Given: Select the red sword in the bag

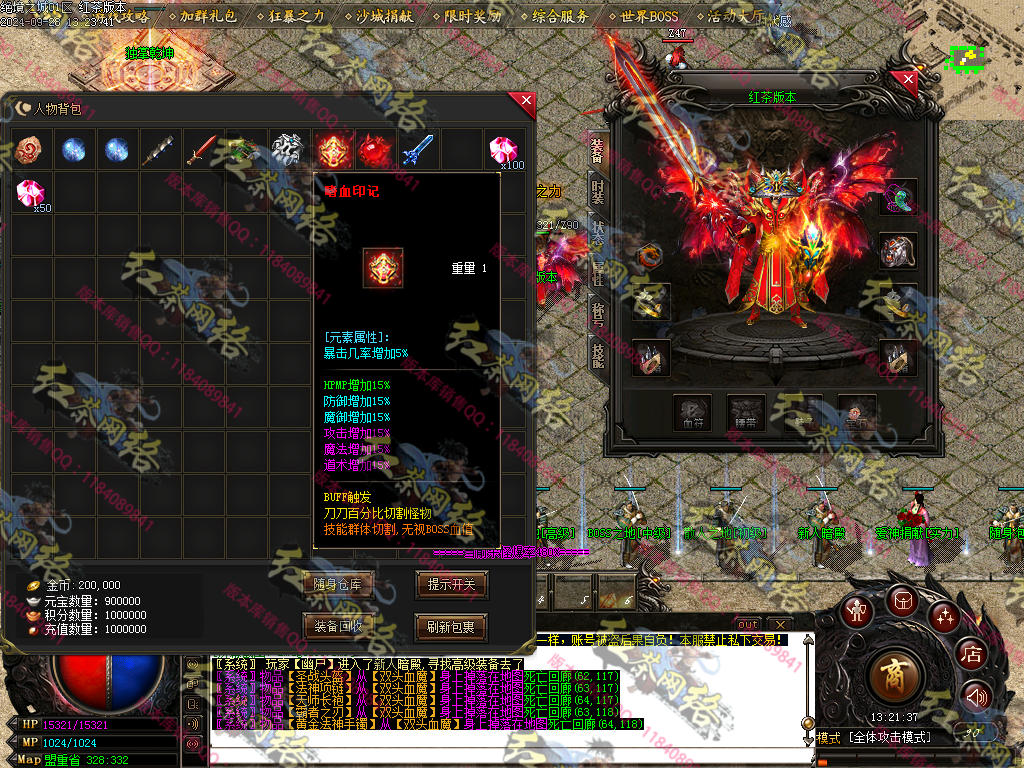Looking at the screenshot, I should (203, 151).
